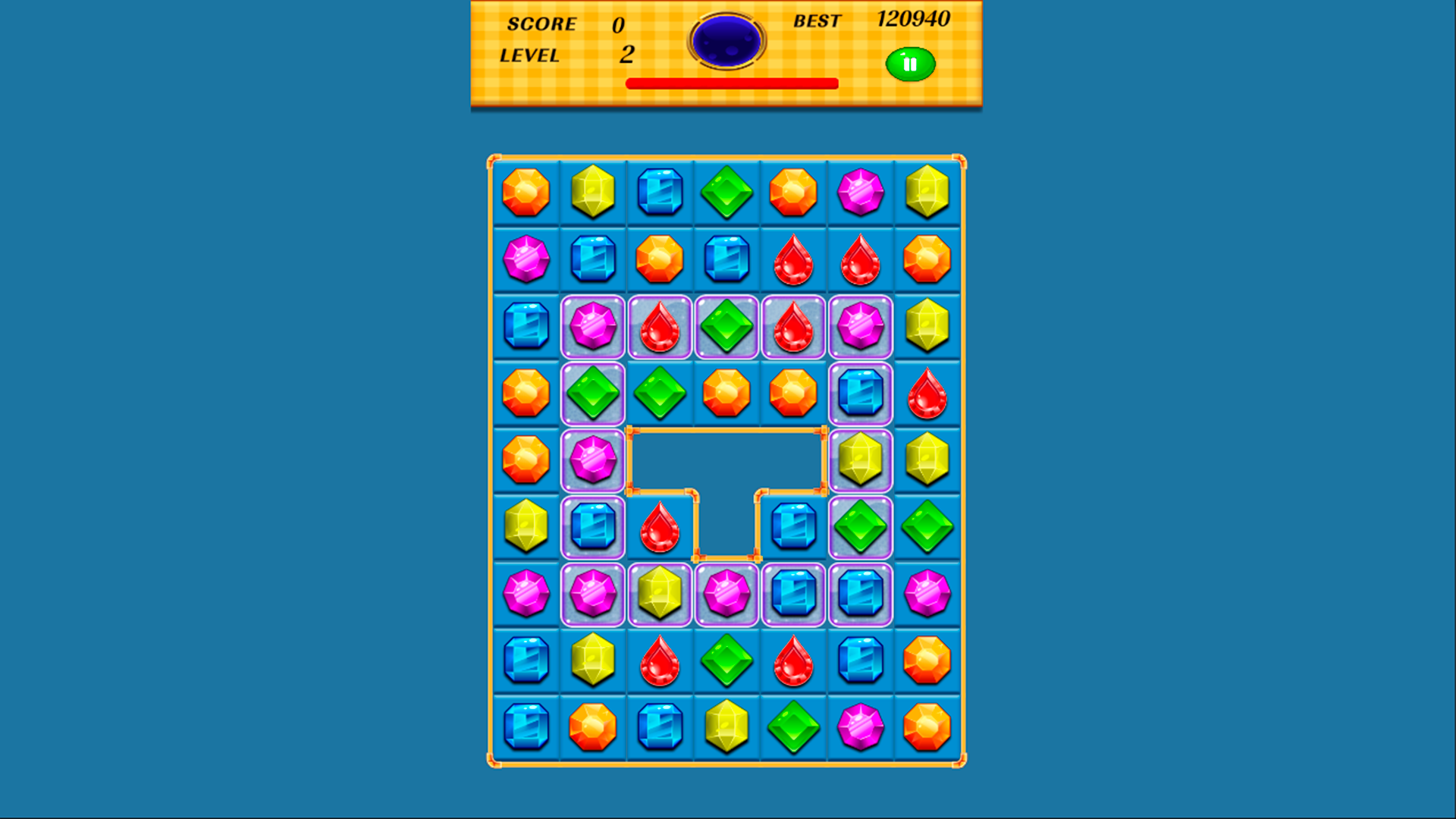Click the pink gem at the start of row two
Viewport: 1456px width, 819px height.
tap(527, 259)
